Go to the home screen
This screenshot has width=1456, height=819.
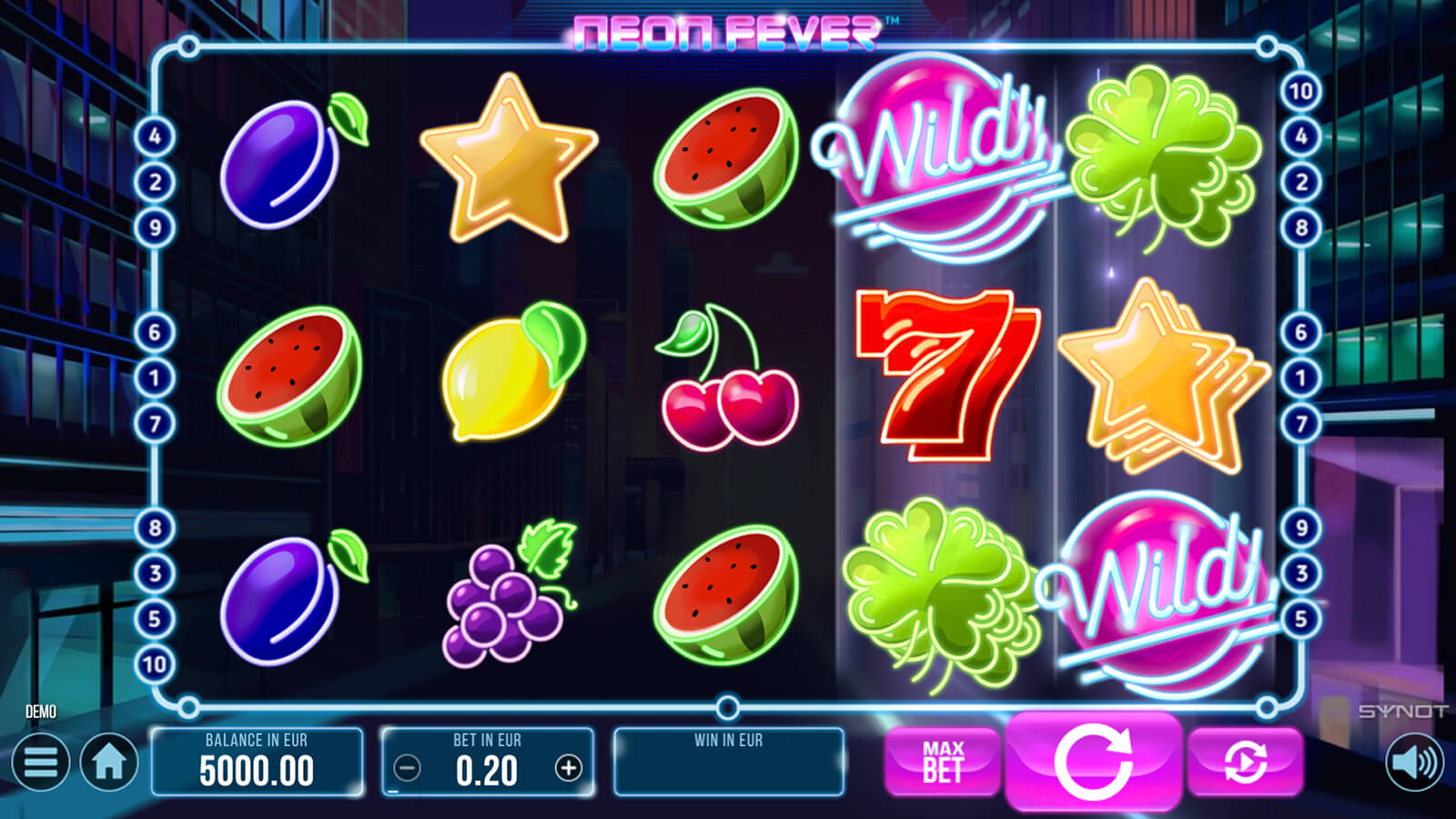tap(109, 763)
